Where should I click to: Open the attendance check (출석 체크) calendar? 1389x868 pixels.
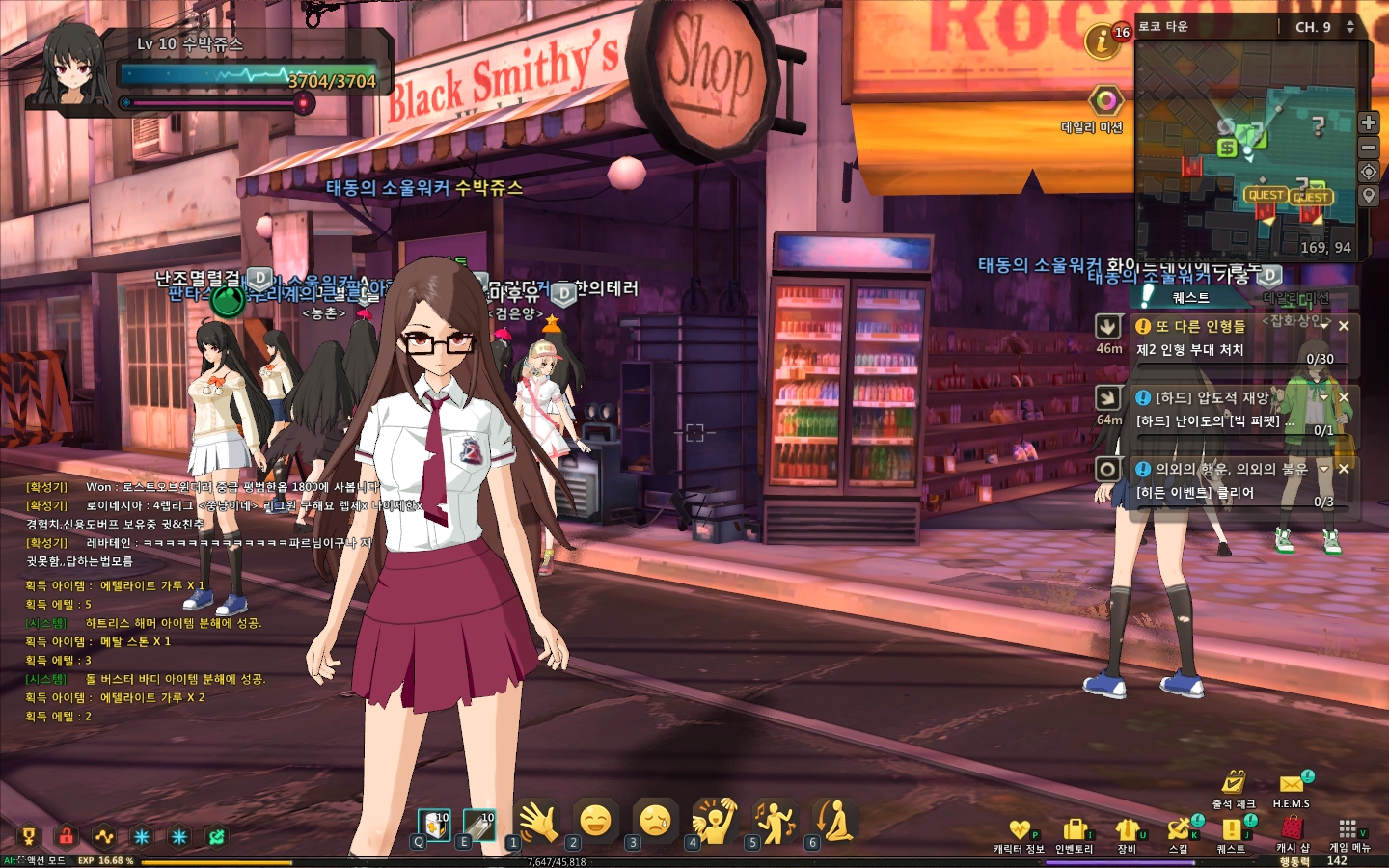coord(1234,783)
